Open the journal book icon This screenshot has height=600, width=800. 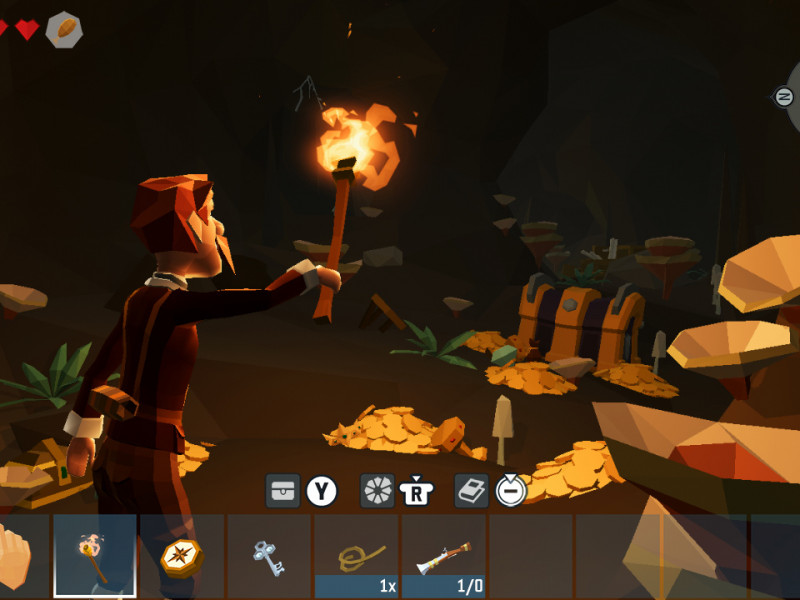pos(472,491)
